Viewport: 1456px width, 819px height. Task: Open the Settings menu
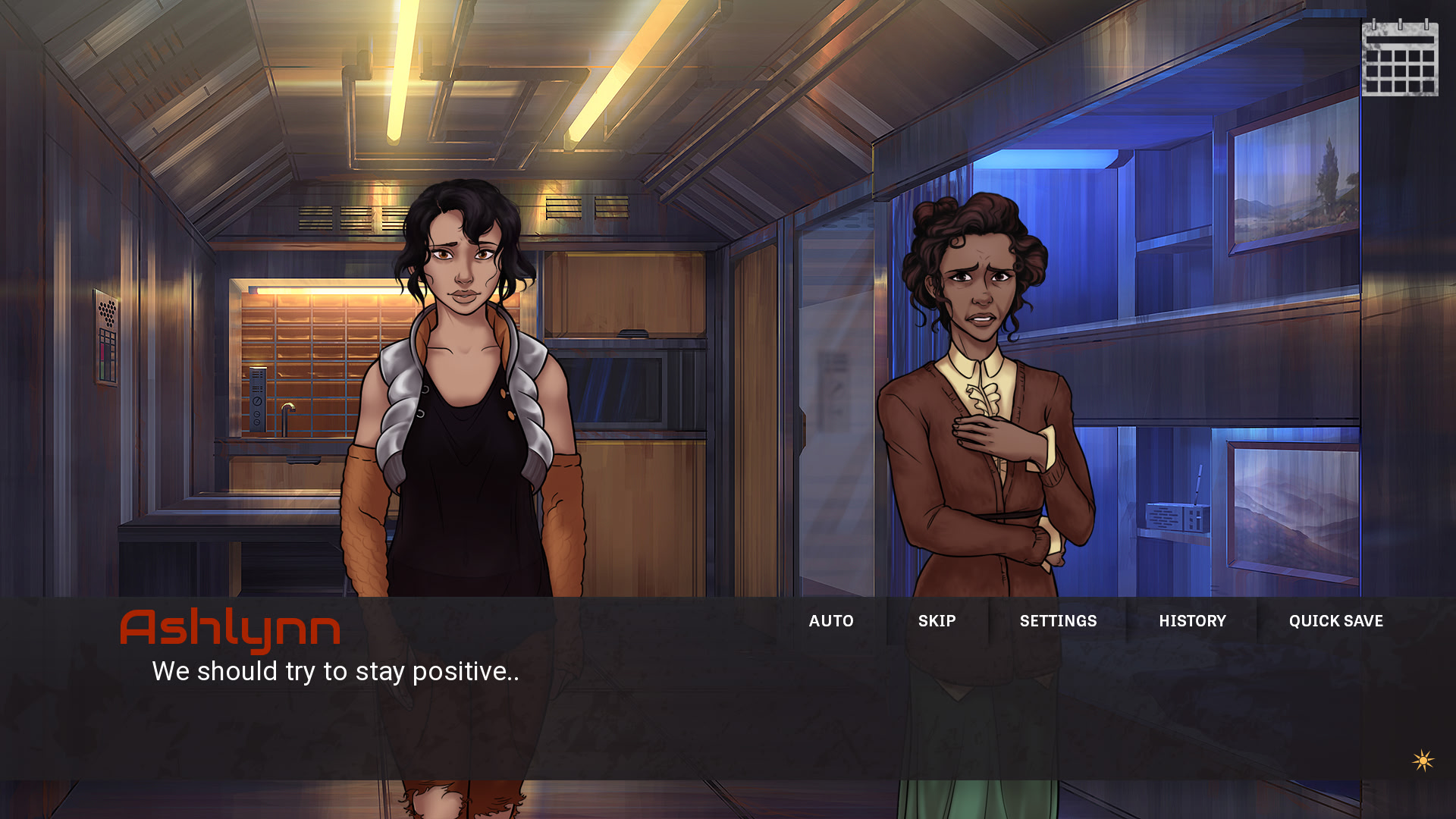click(1058, 621)
